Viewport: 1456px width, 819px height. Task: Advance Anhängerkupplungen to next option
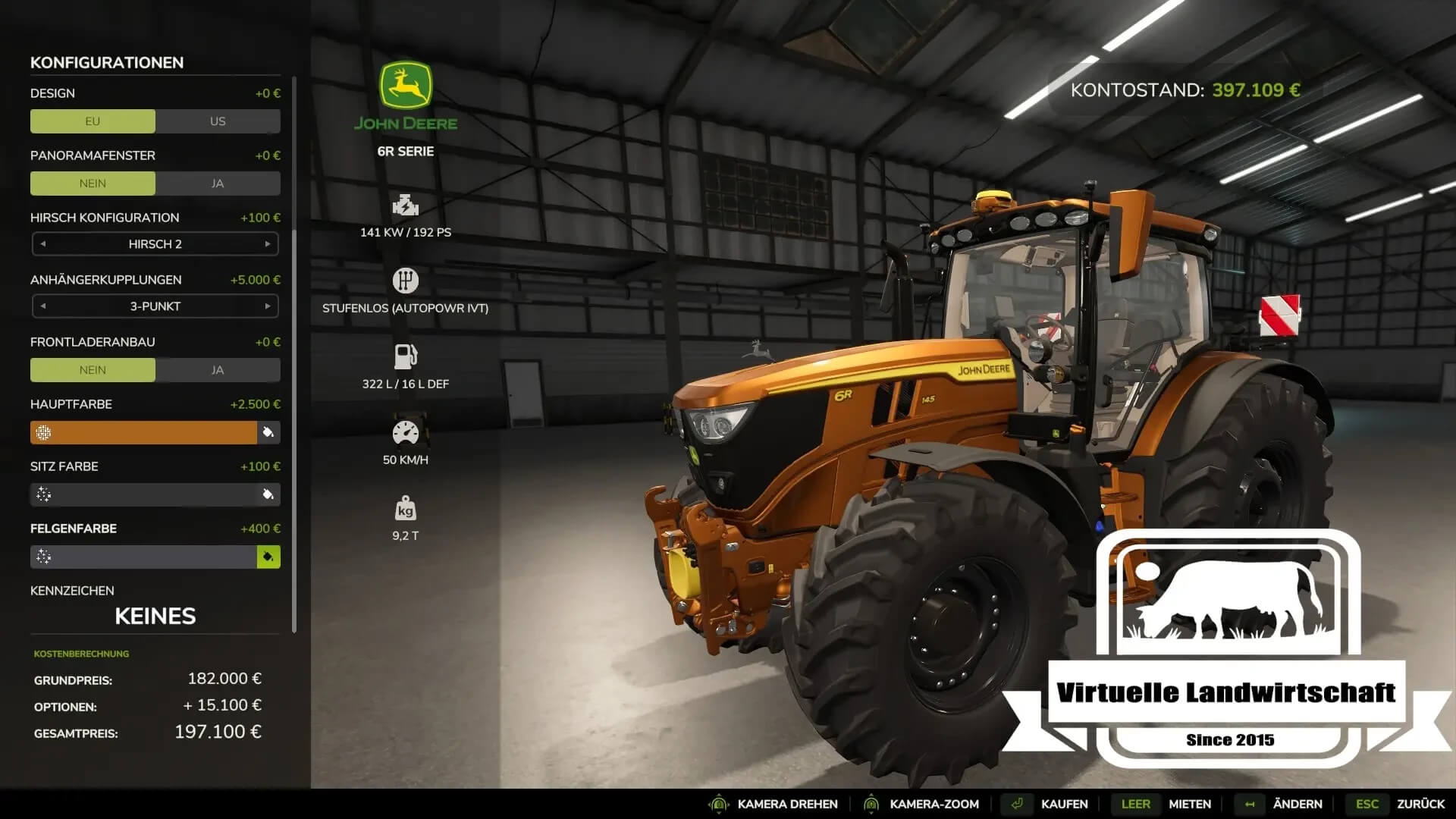(x=268, y=306)
